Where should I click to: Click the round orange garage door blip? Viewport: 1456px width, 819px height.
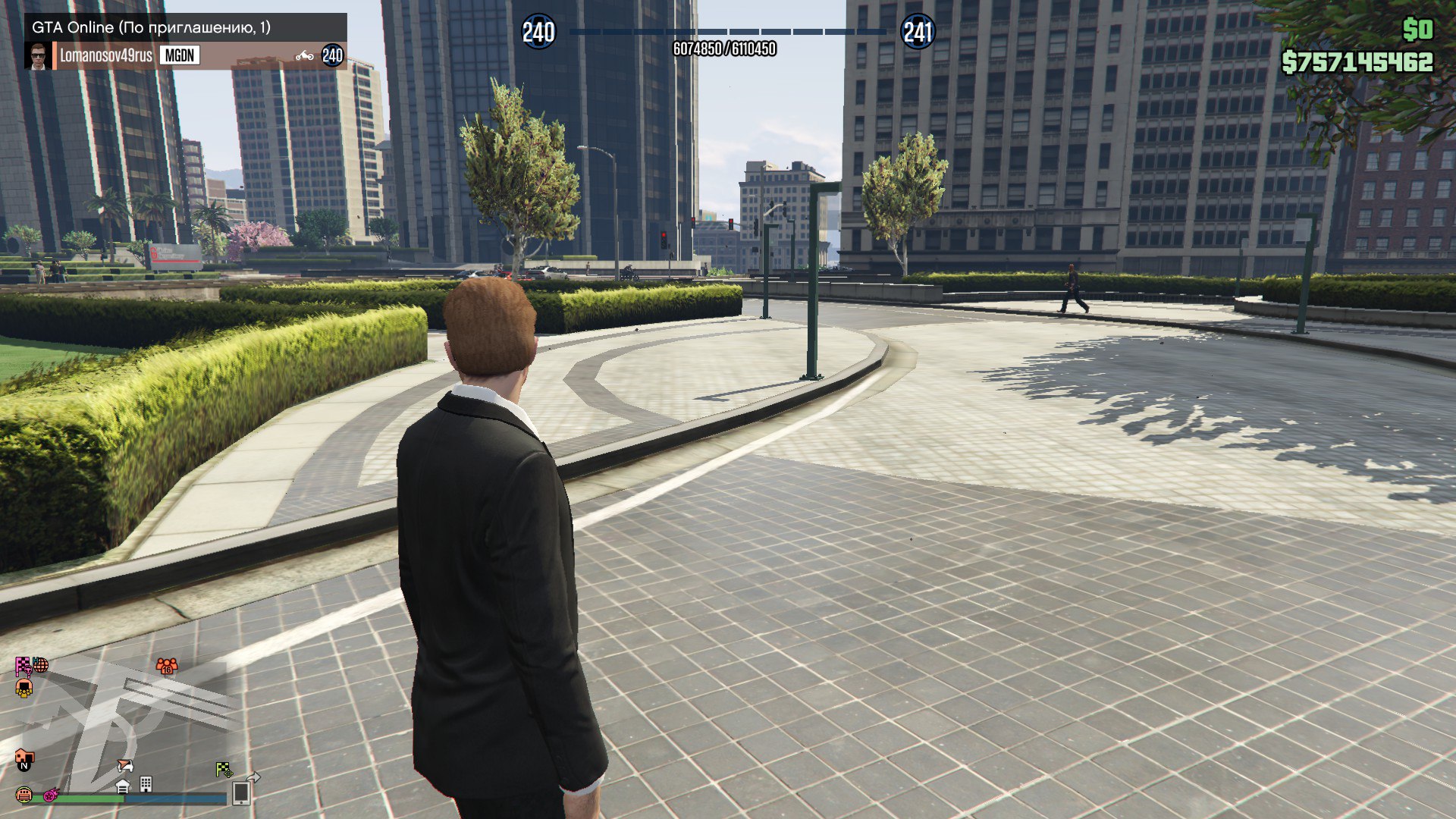point(24,795)
